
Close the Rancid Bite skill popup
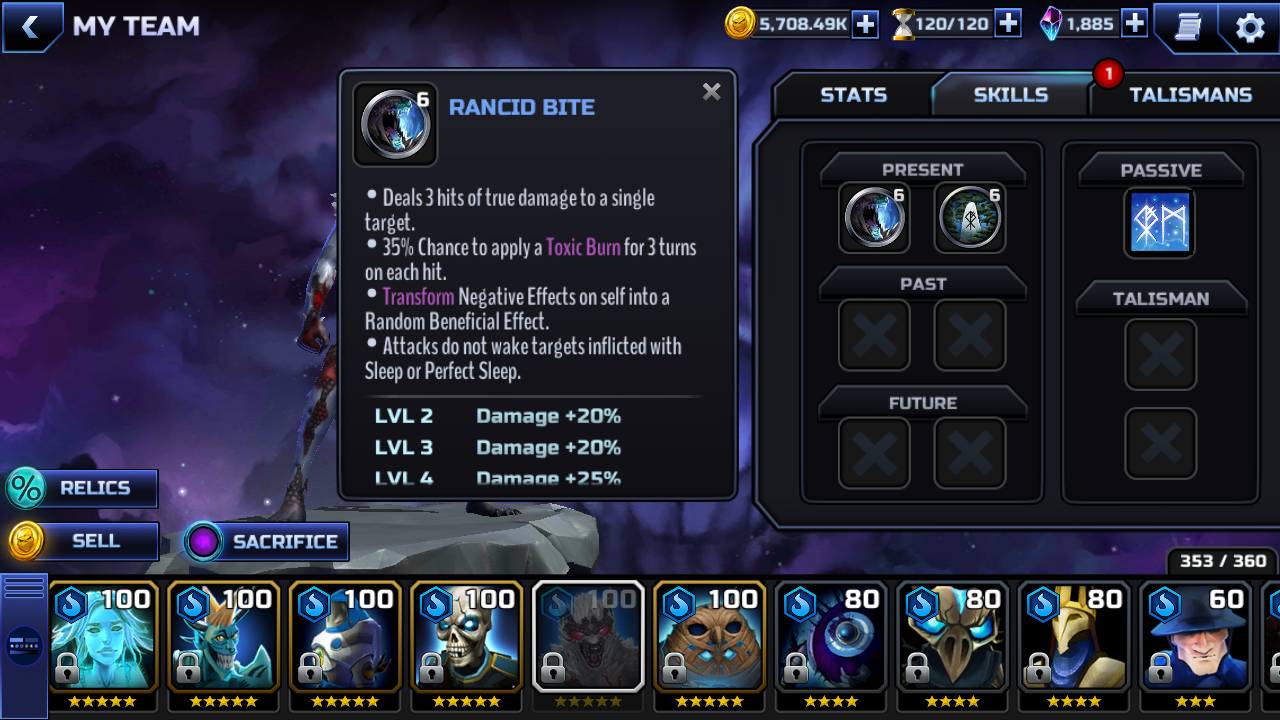tap(711, 92)
